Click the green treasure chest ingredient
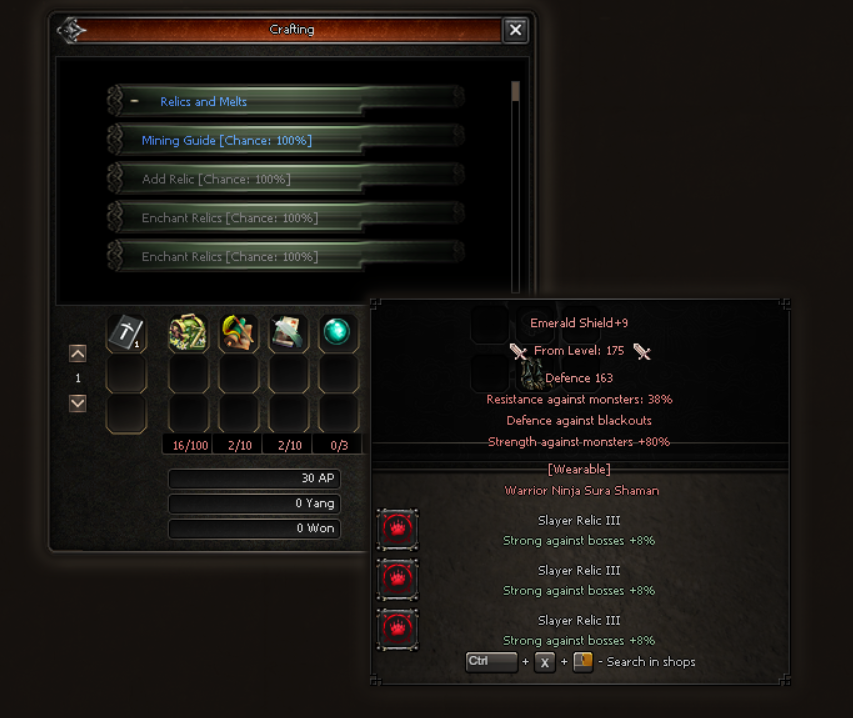The image size is (853, 718). [x=188, y=334]
